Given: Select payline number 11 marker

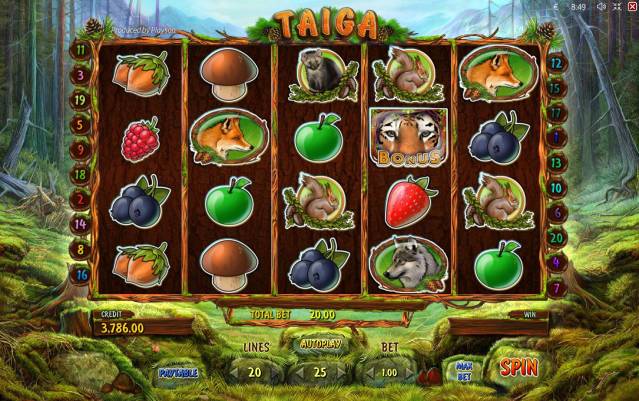Looking at the screenshot, I should (79, 49).
